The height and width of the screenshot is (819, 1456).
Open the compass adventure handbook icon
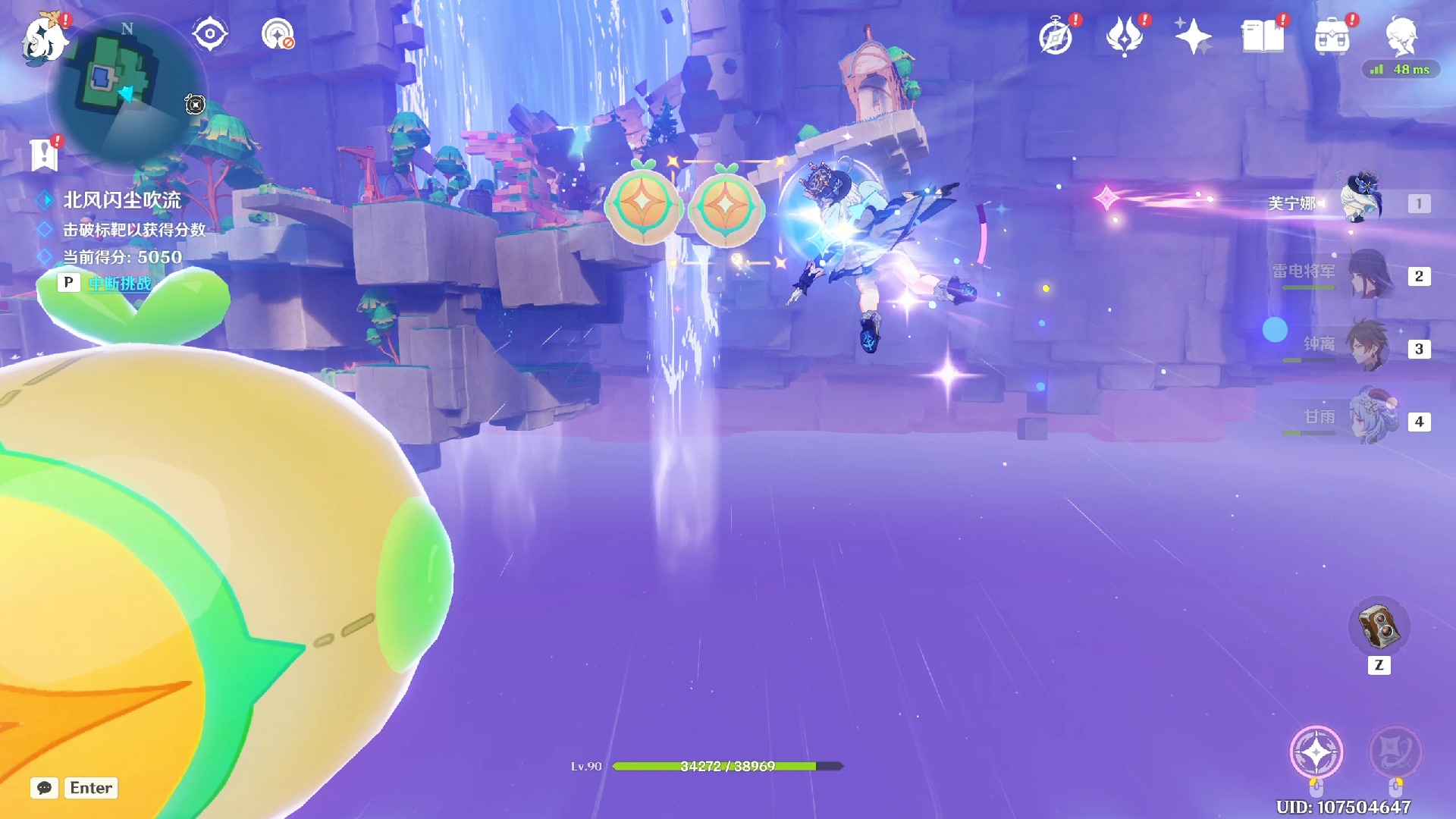(1056, 36)
